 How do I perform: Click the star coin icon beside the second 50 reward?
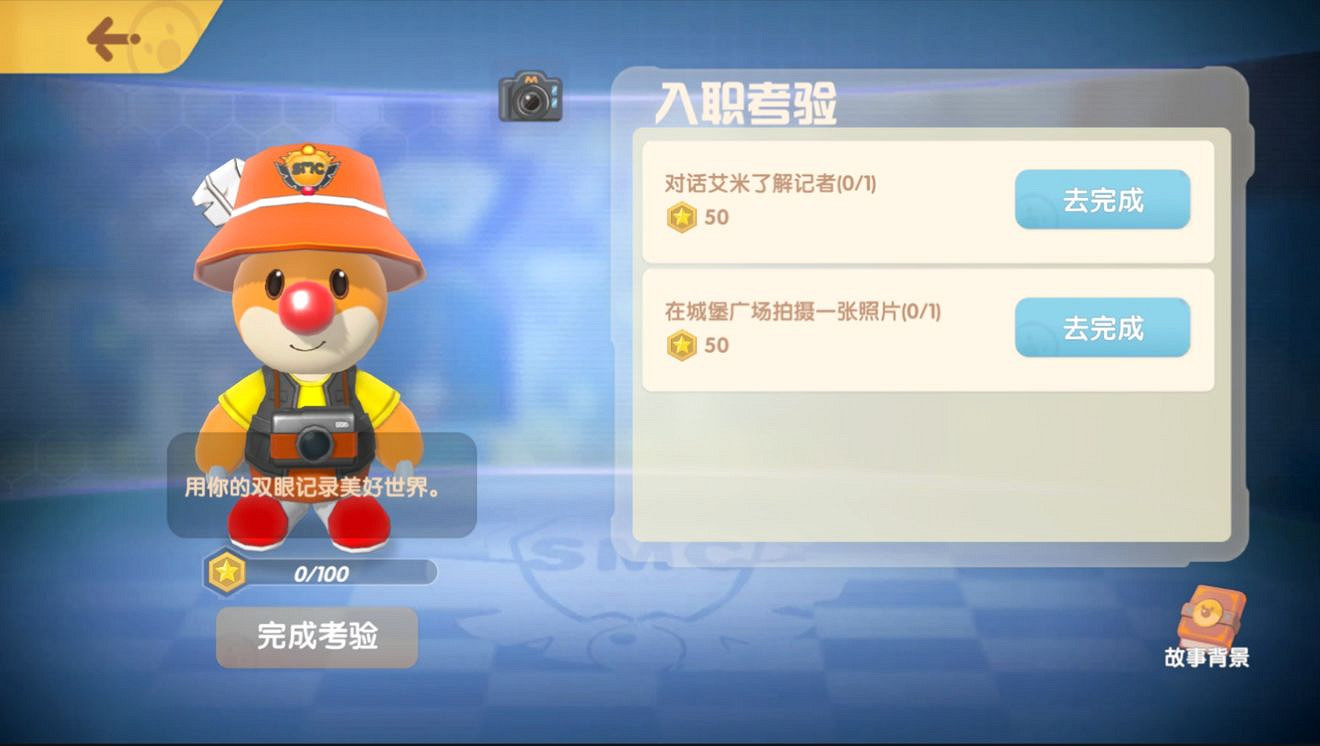click(x=681, y=347)
